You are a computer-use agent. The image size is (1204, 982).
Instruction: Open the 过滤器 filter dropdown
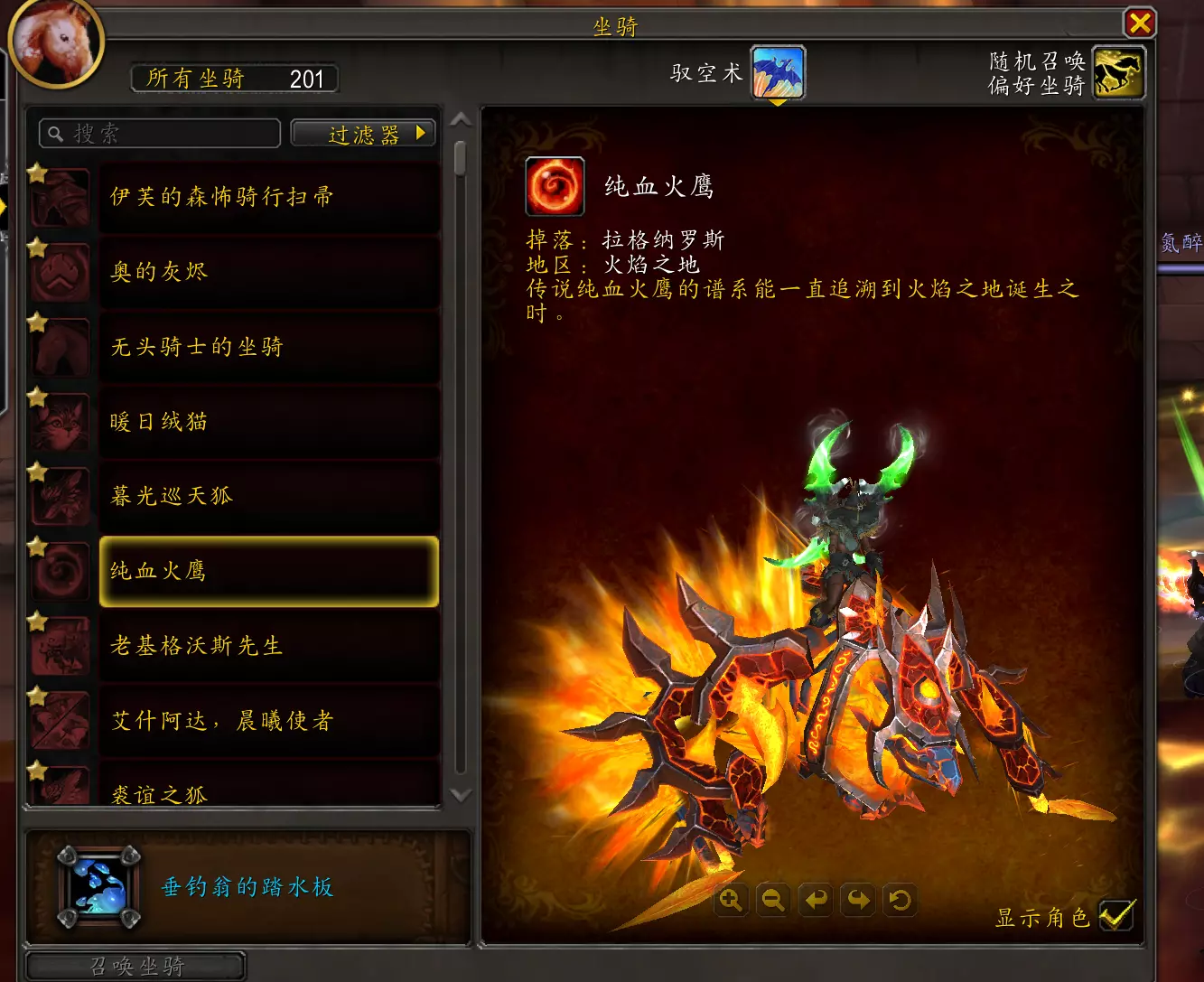[x=362, y=133]
